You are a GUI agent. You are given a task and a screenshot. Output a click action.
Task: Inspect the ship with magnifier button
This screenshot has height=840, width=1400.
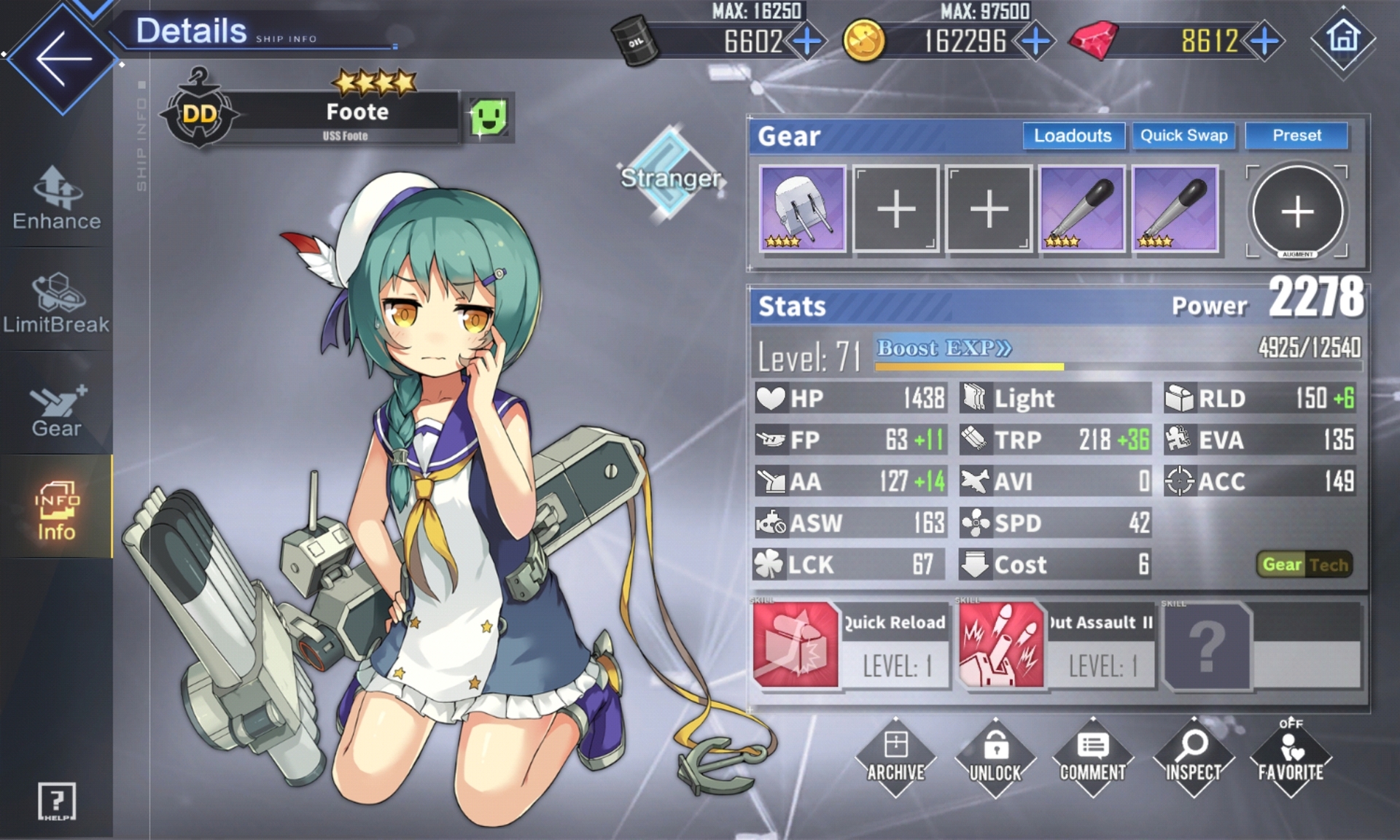[x=1193, y=757]
